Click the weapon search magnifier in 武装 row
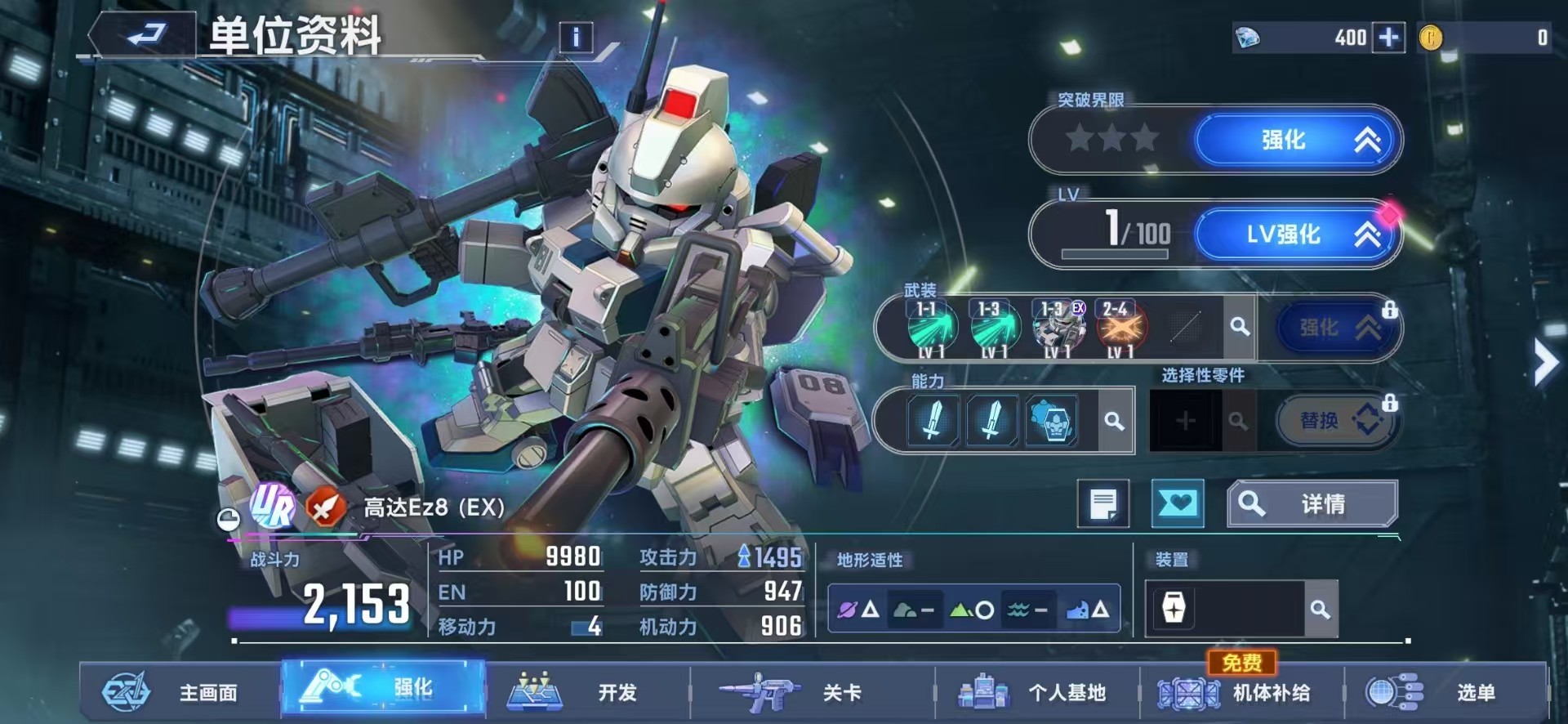The image size is (1568, 724). coord(1241,327)
